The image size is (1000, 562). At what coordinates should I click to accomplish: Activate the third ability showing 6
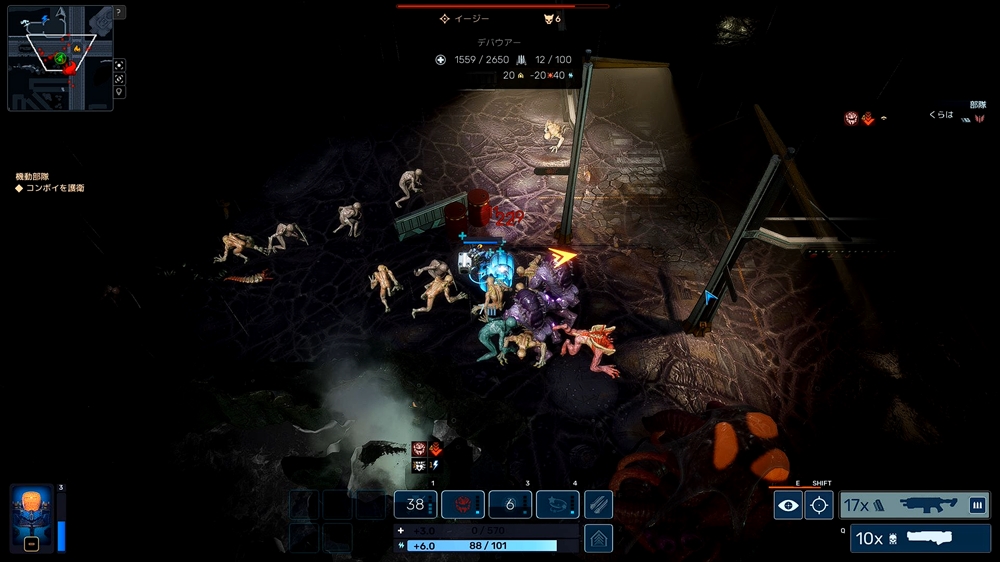point(510,505)
